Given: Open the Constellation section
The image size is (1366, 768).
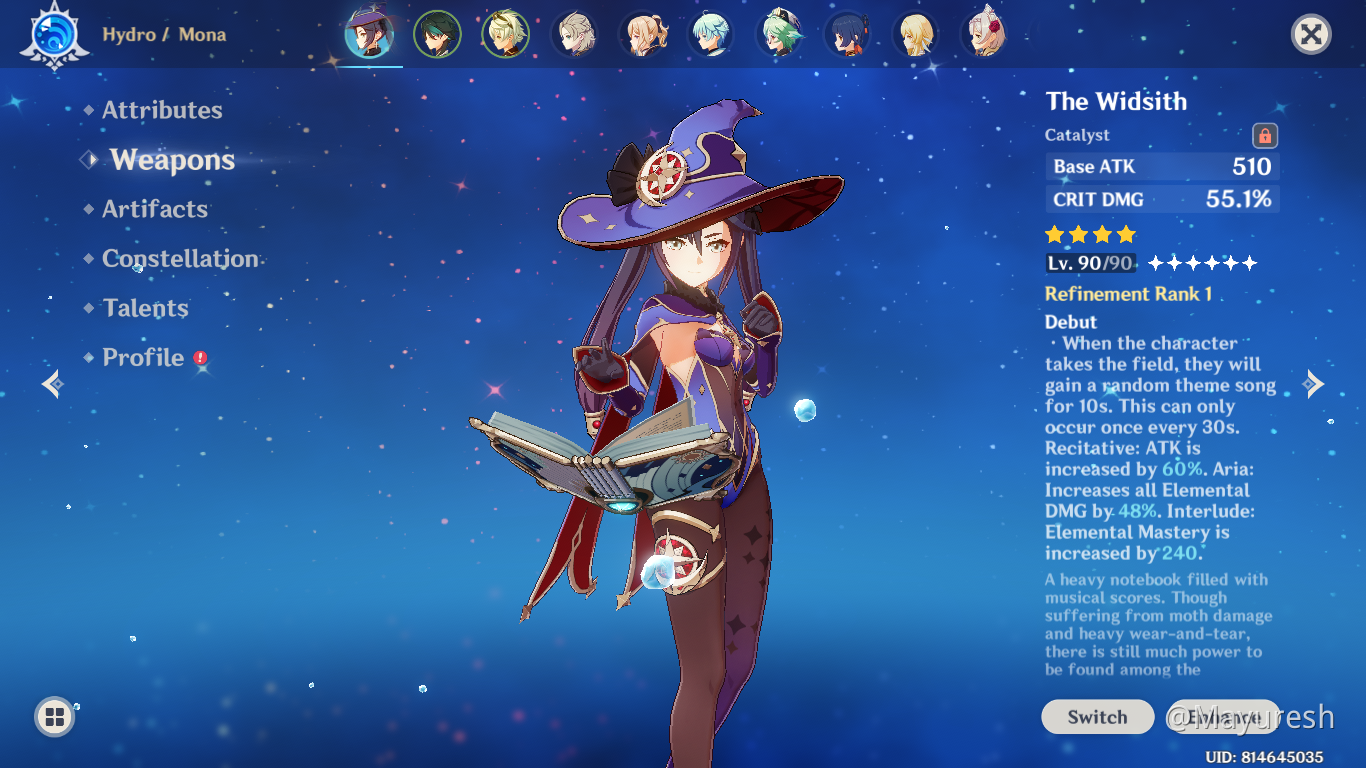Looking at the screenshot, I should pos(180,258).
